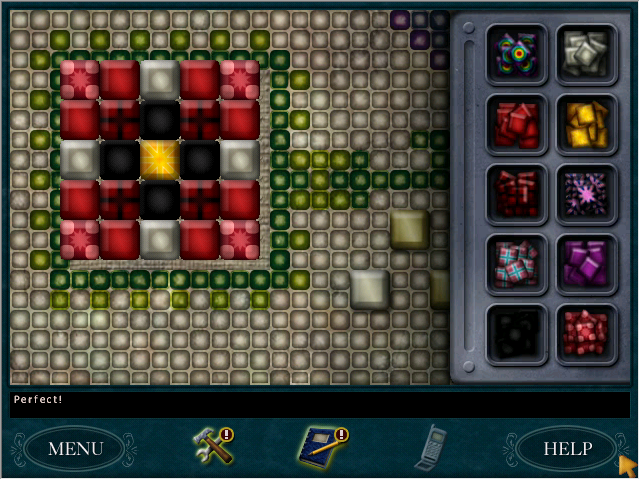Open the MENU button
The image size is (640, 480).
point(75,448)
